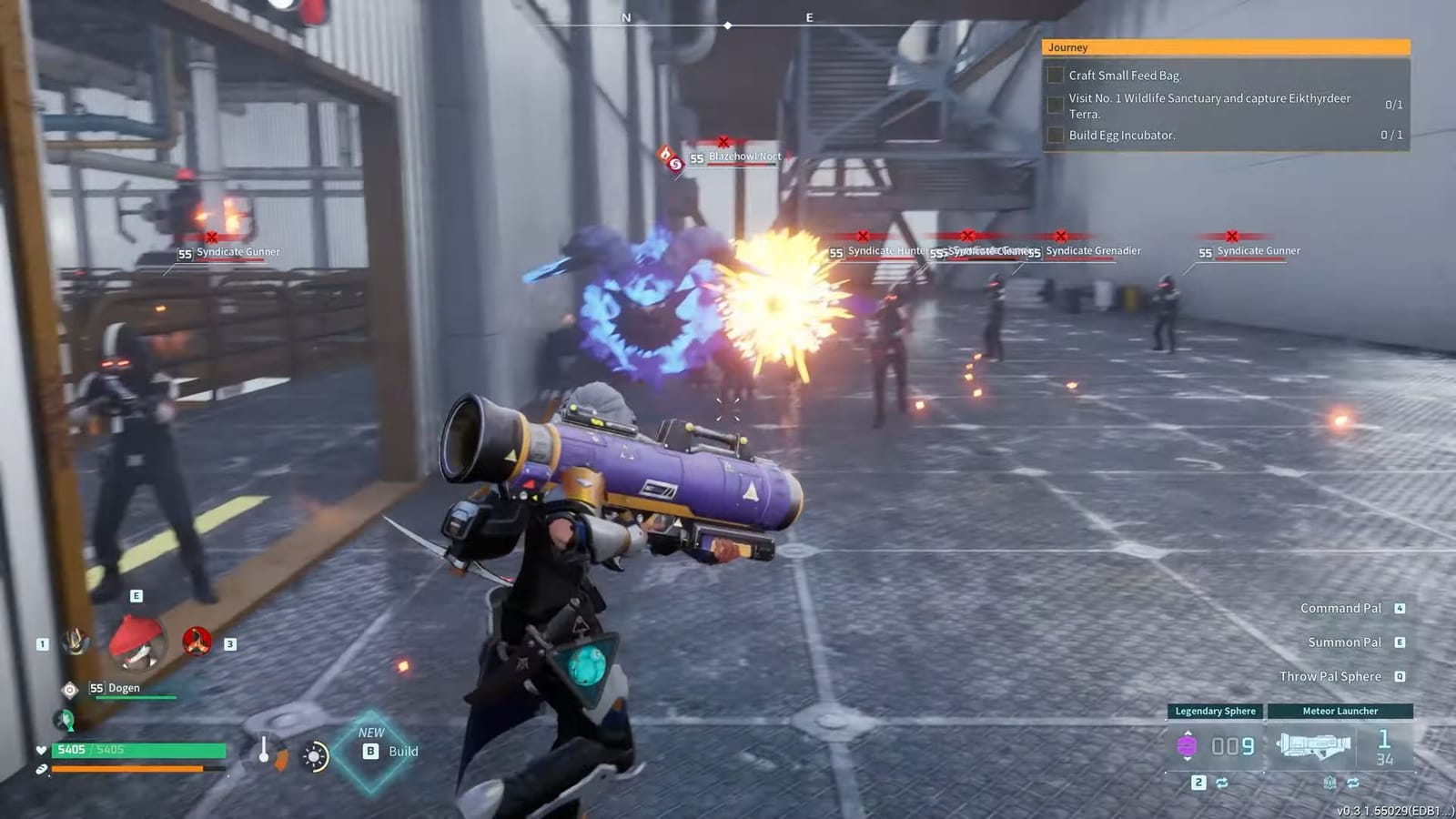Click the Summon Pal label
This screenshot has height=819, width=1456.
tap(1344, 642)
